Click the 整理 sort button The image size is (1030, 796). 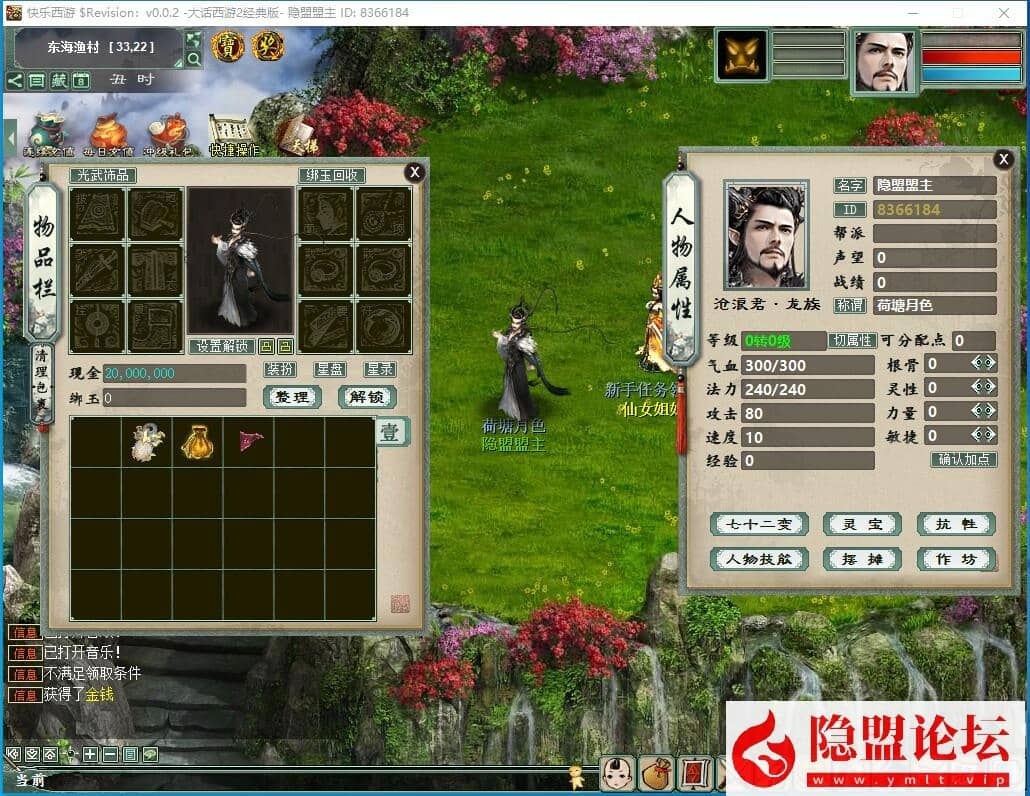pyautogui.click(x=292, y=397)
